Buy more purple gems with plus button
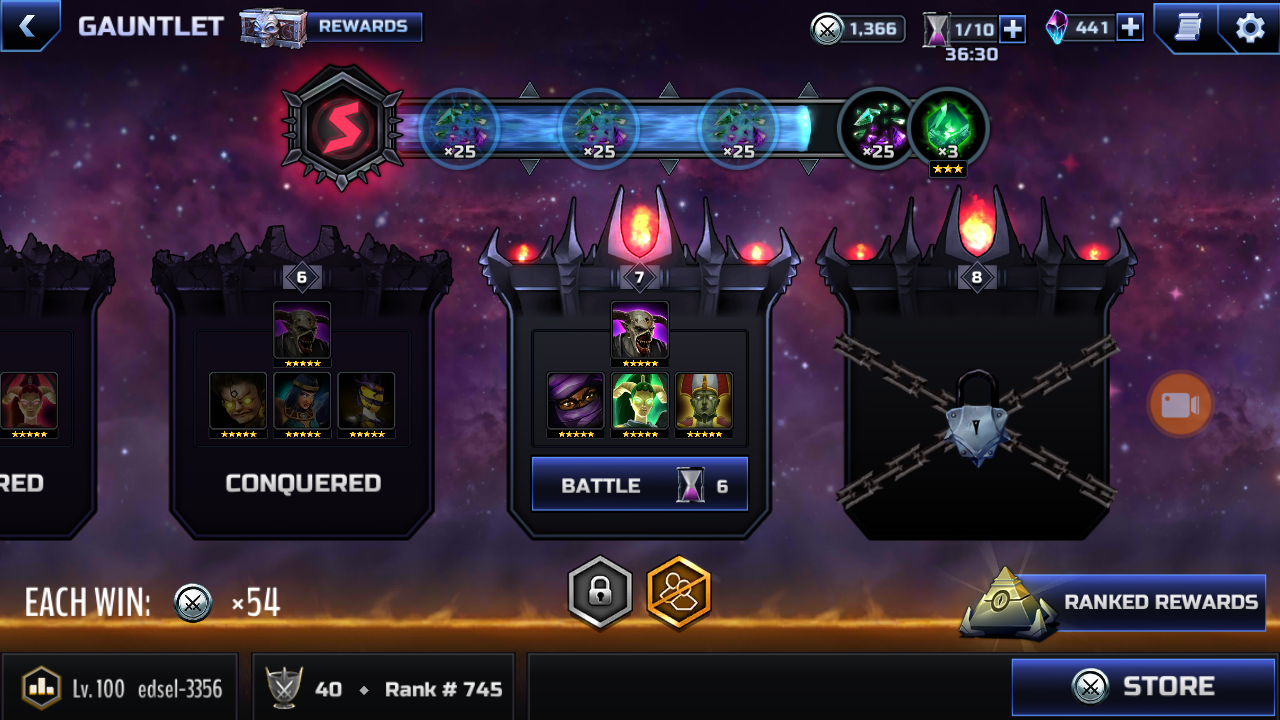The image size is (1280, 720). point(1130,27)
